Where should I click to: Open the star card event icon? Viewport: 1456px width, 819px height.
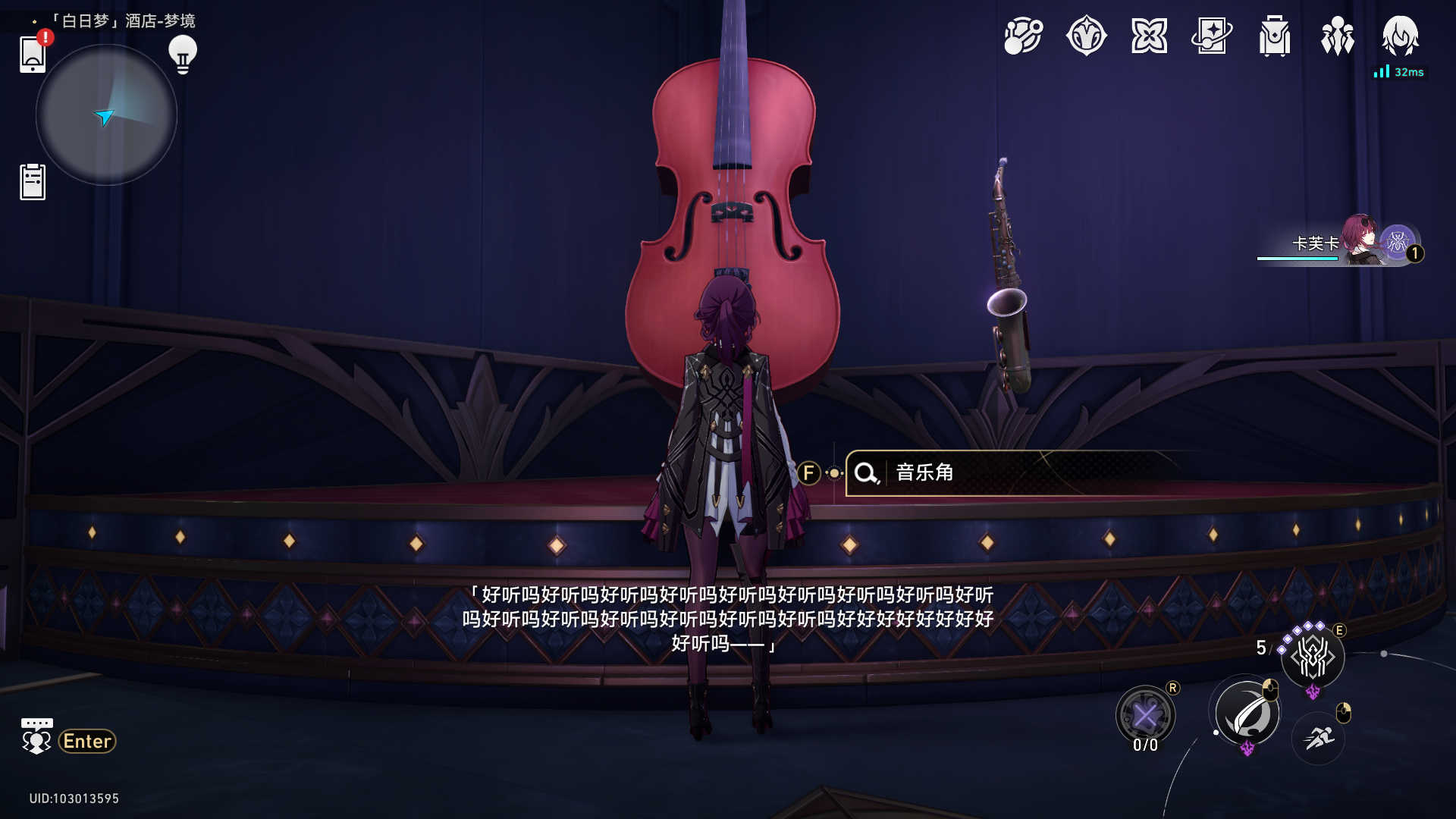click(x=1212, y=36)
